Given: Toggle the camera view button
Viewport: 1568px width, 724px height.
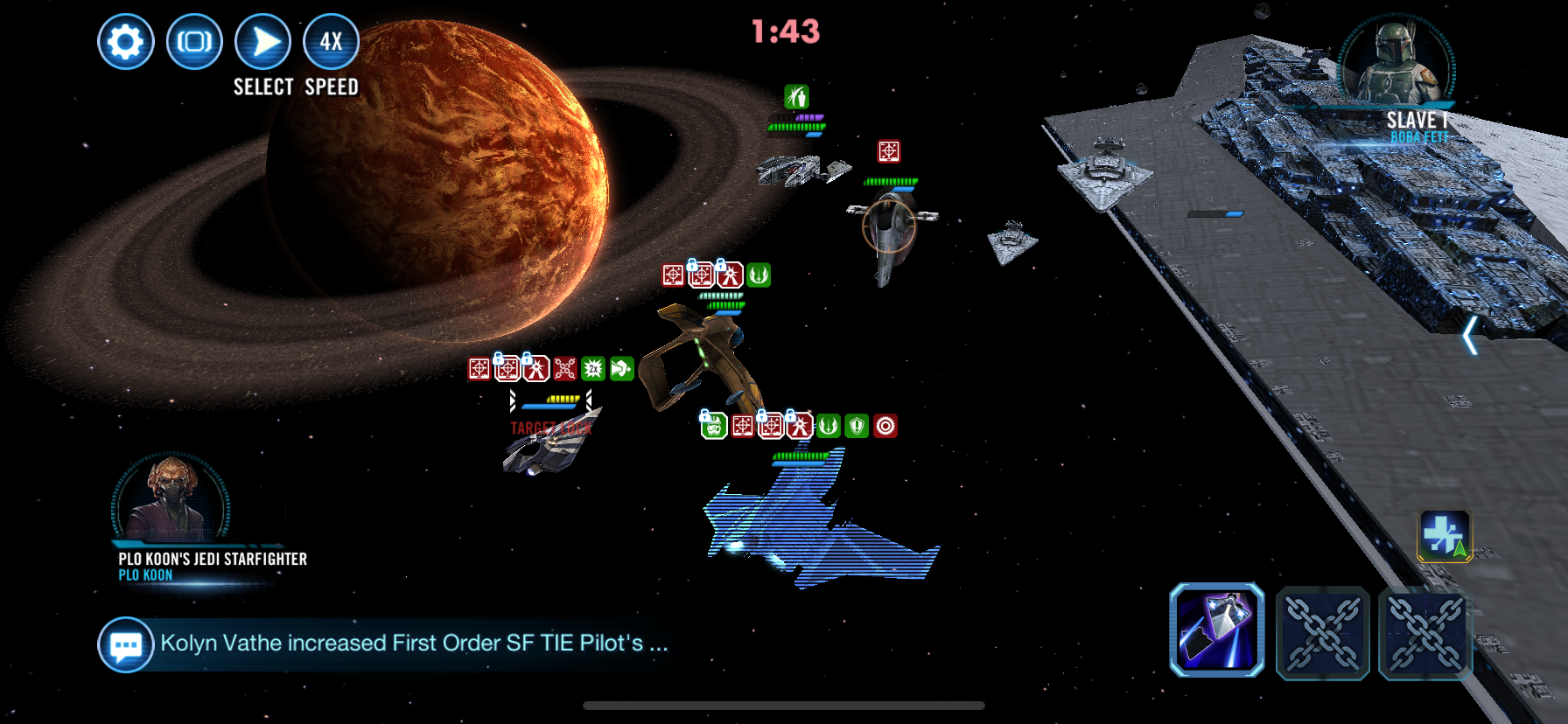Looking at the screenshot, I should (x=194, y=42).
